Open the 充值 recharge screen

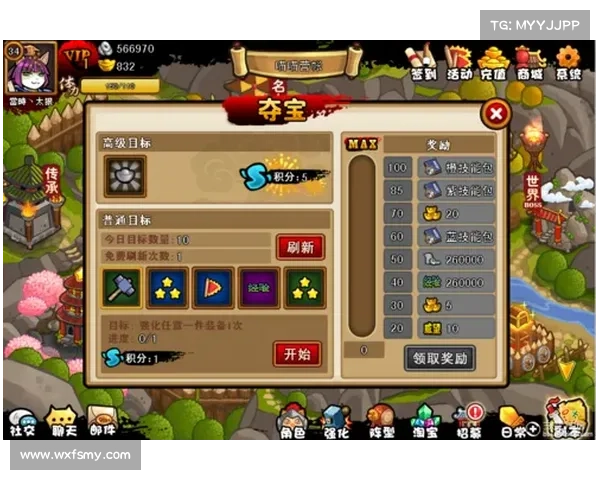coord(493,62)
